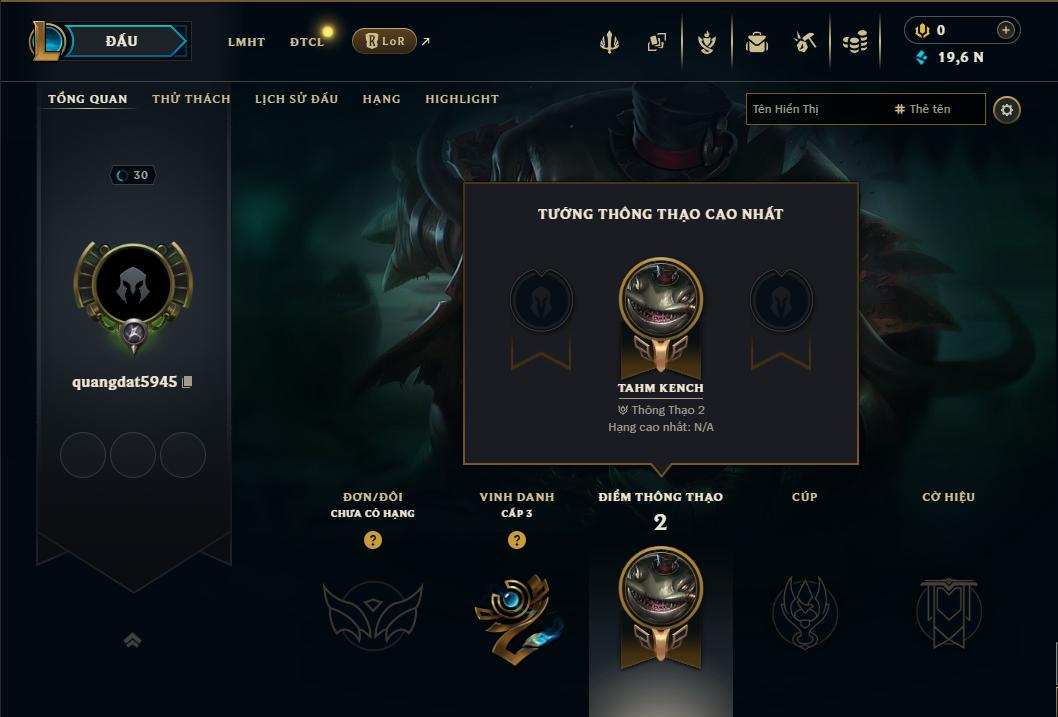
Task: Open the store coin-stack icon
Action: [854, 42]
